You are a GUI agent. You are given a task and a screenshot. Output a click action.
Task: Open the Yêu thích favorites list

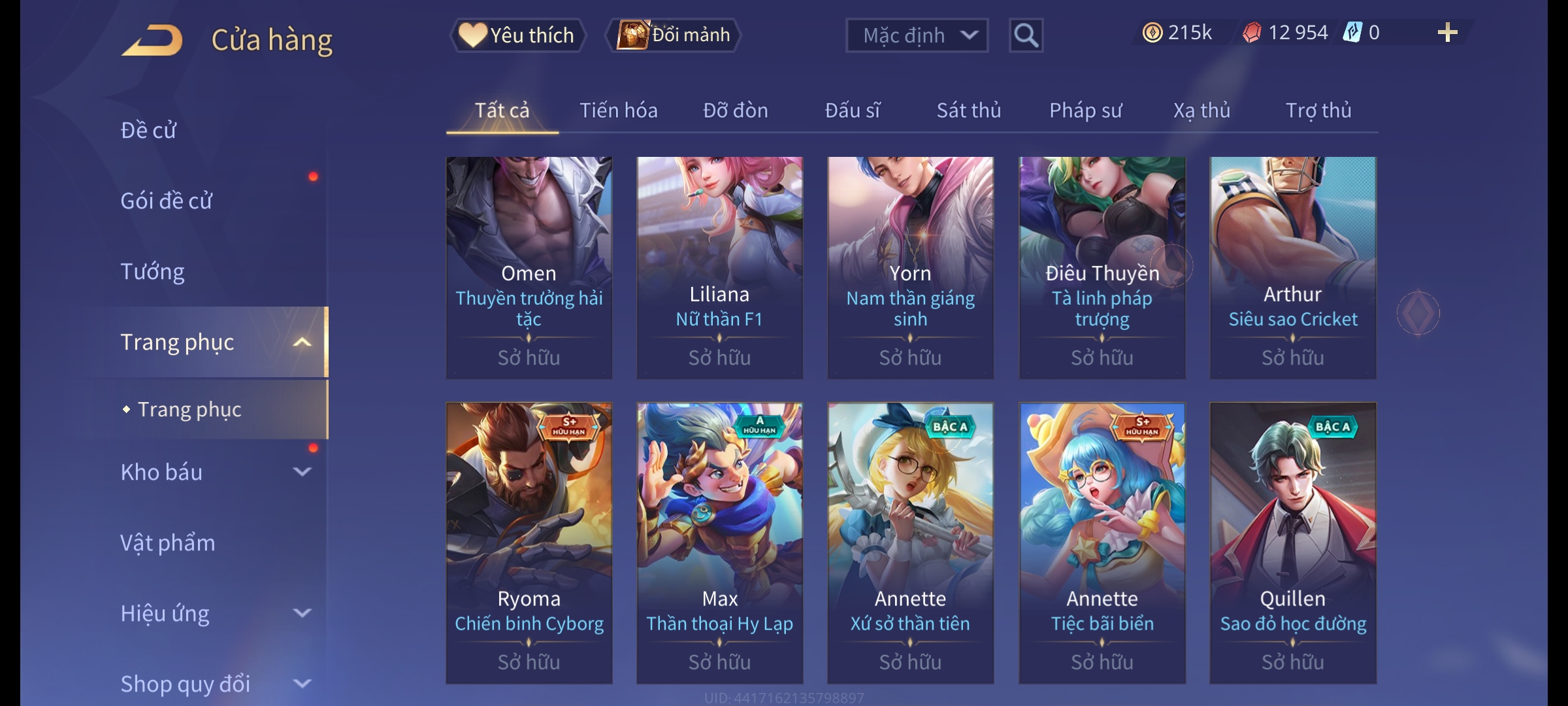click(x=517, y=35)
